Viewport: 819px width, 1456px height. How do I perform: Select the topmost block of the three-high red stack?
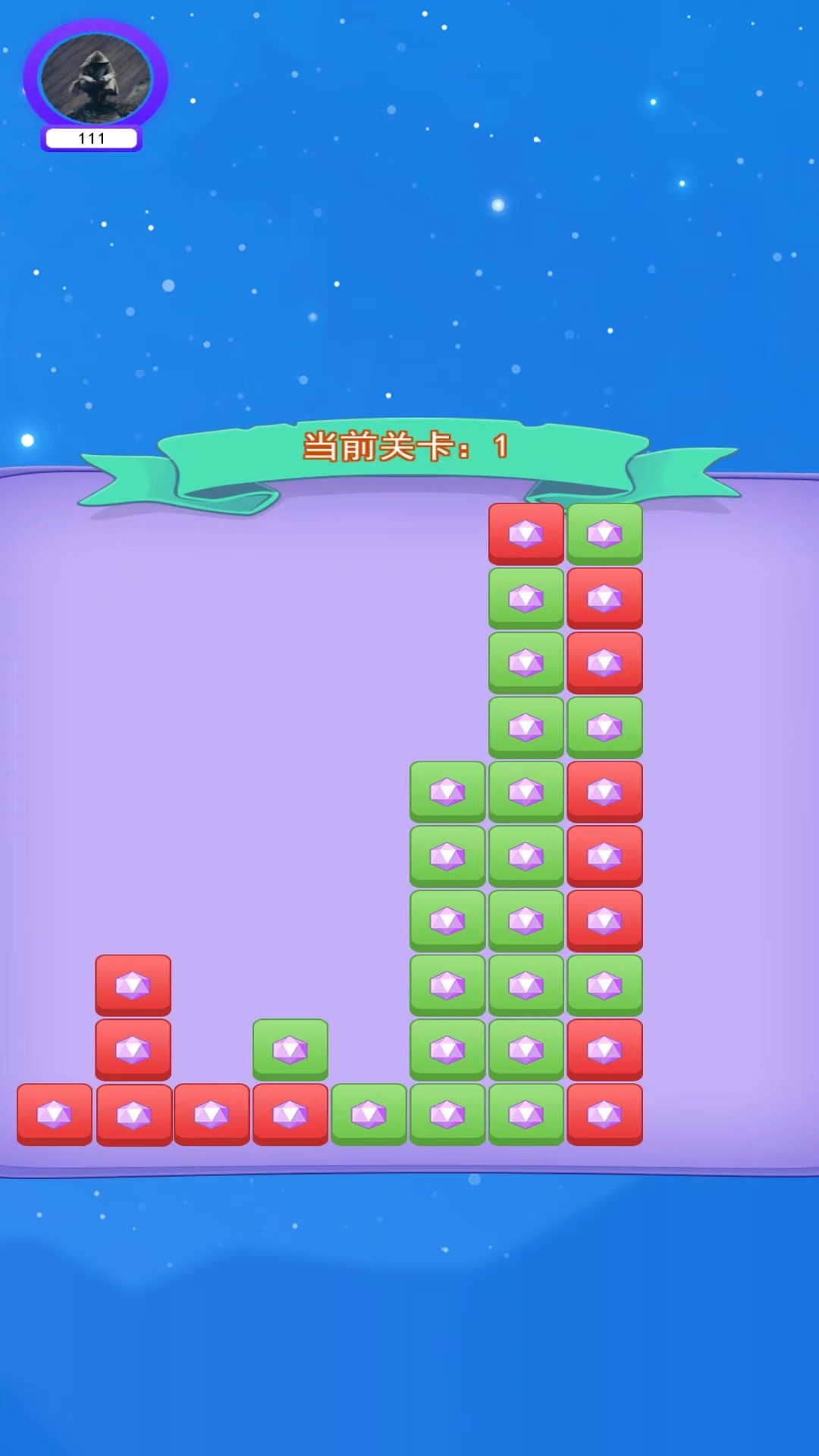(x=133, y=985)
